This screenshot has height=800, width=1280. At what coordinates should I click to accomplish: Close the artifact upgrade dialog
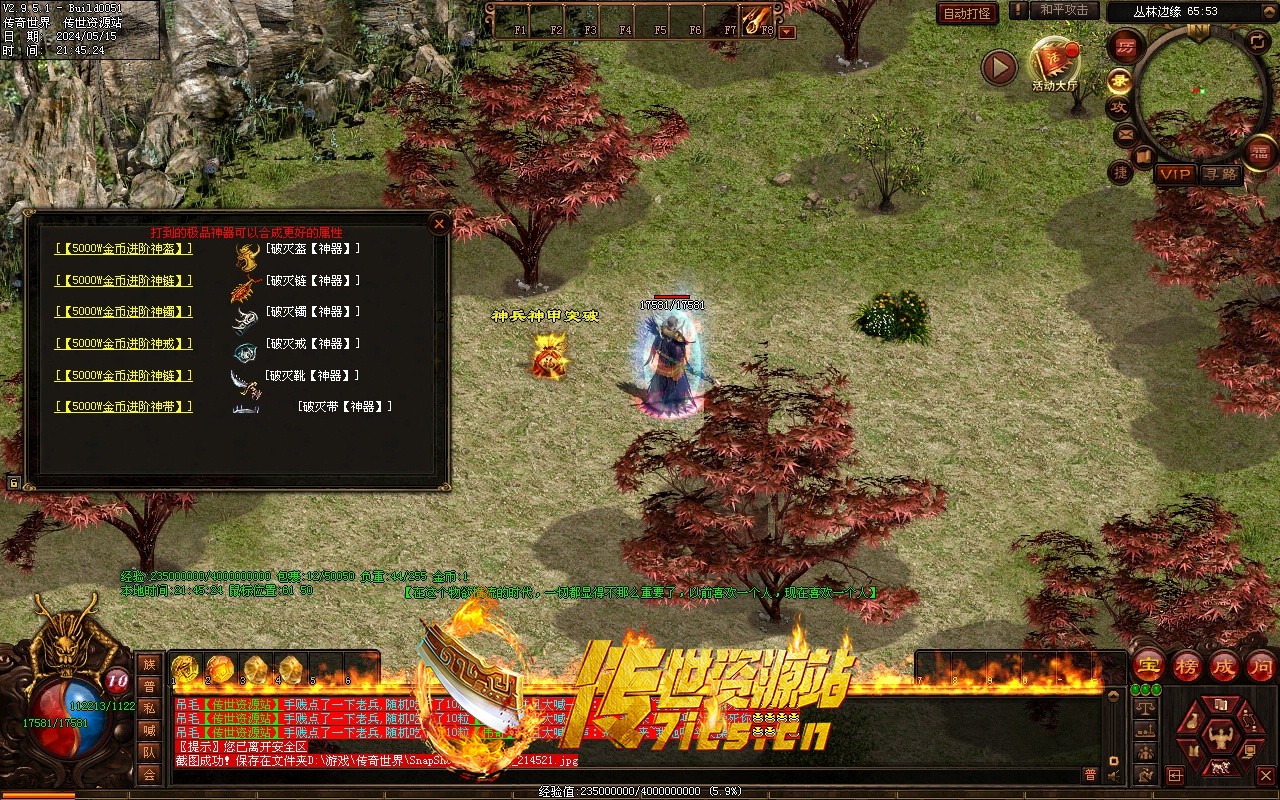pyautogui.click(x=438, y=224)
